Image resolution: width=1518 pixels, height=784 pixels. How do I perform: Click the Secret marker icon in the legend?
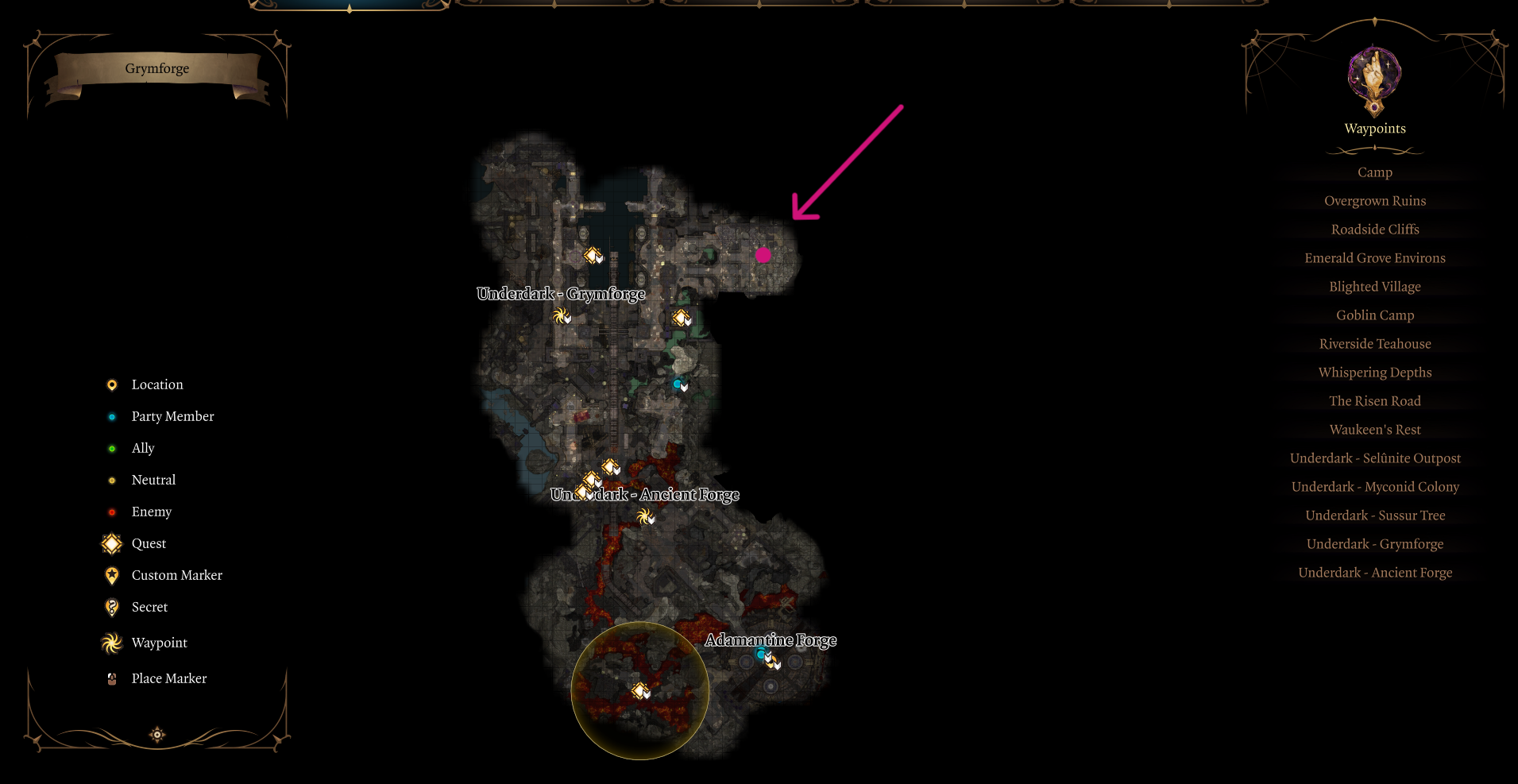[111, 607]
